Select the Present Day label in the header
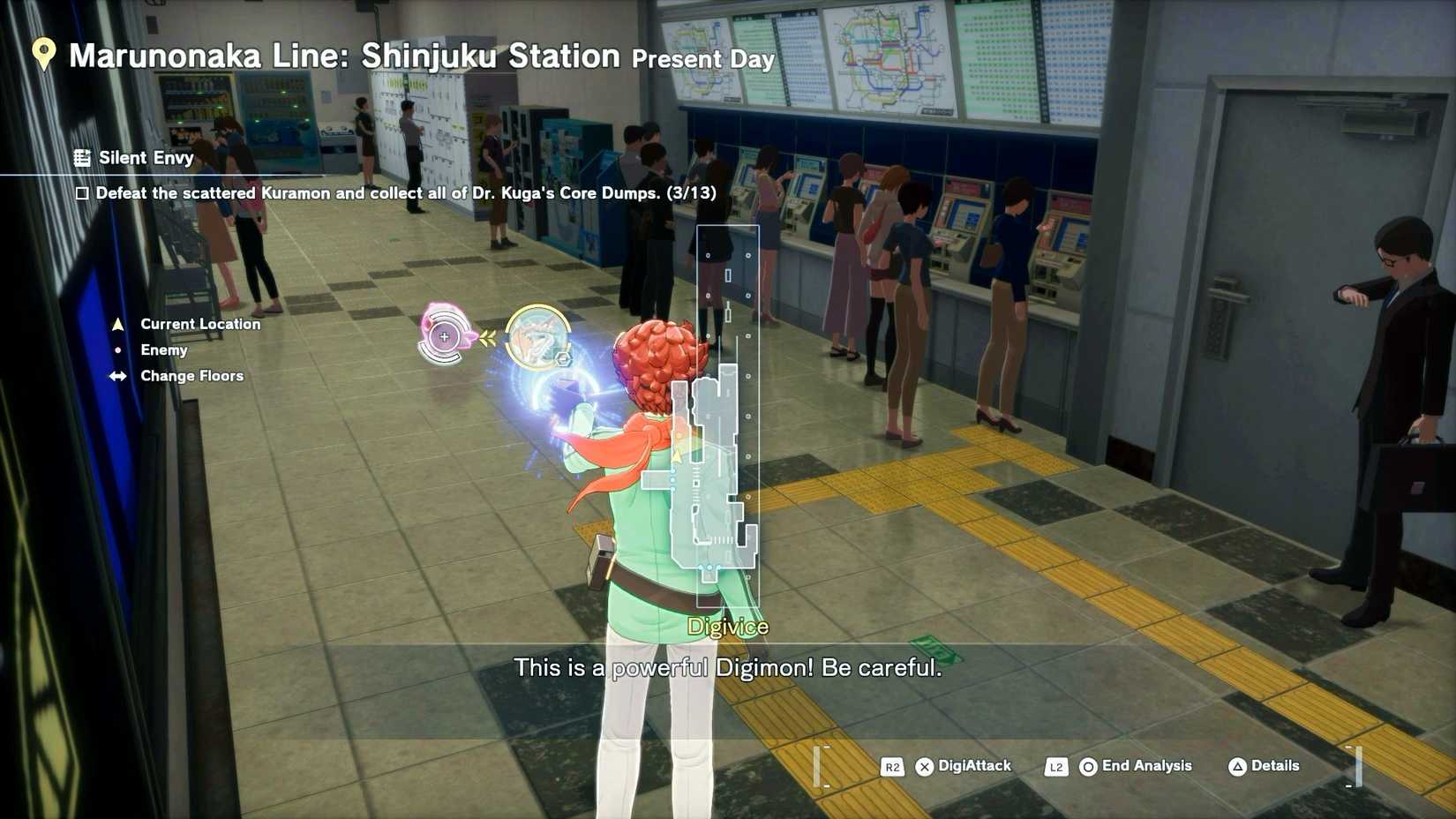The height and width of the screenshot is (819, 1456). click(x=703, y=61)
